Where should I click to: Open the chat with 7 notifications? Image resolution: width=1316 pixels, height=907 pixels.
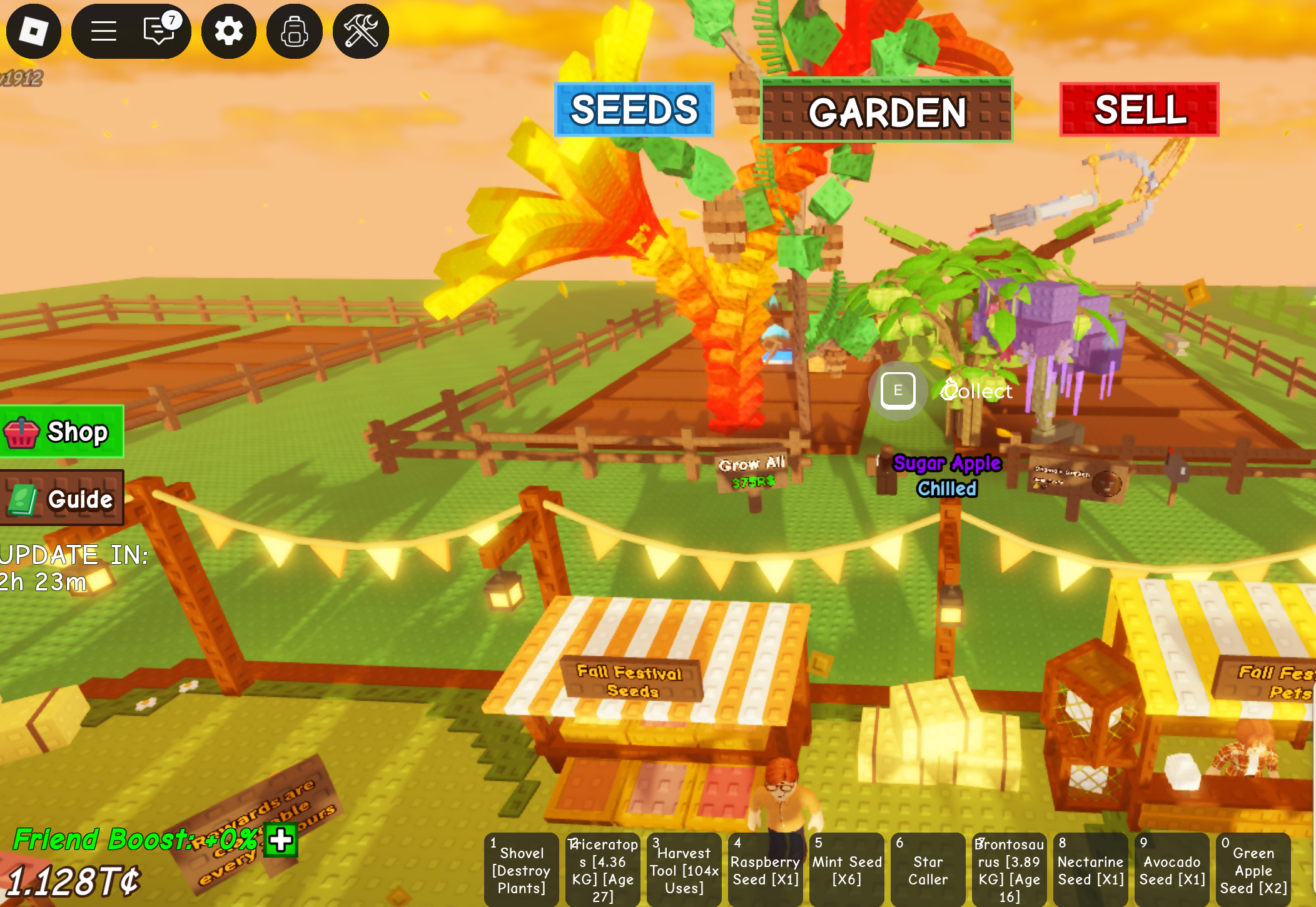tap(159, 31)
